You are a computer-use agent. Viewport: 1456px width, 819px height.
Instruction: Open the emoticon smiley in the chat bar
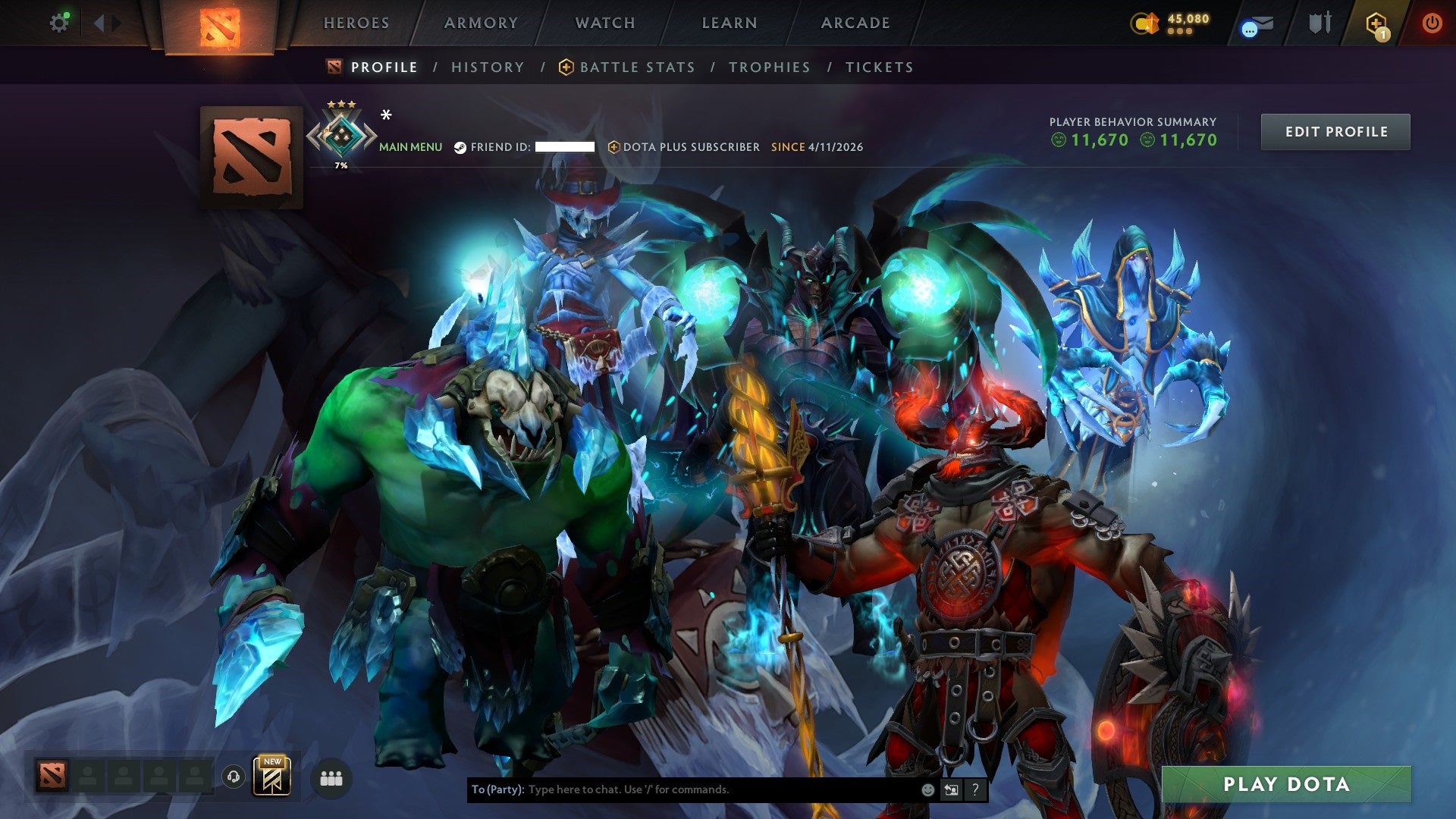pos(927,789)
